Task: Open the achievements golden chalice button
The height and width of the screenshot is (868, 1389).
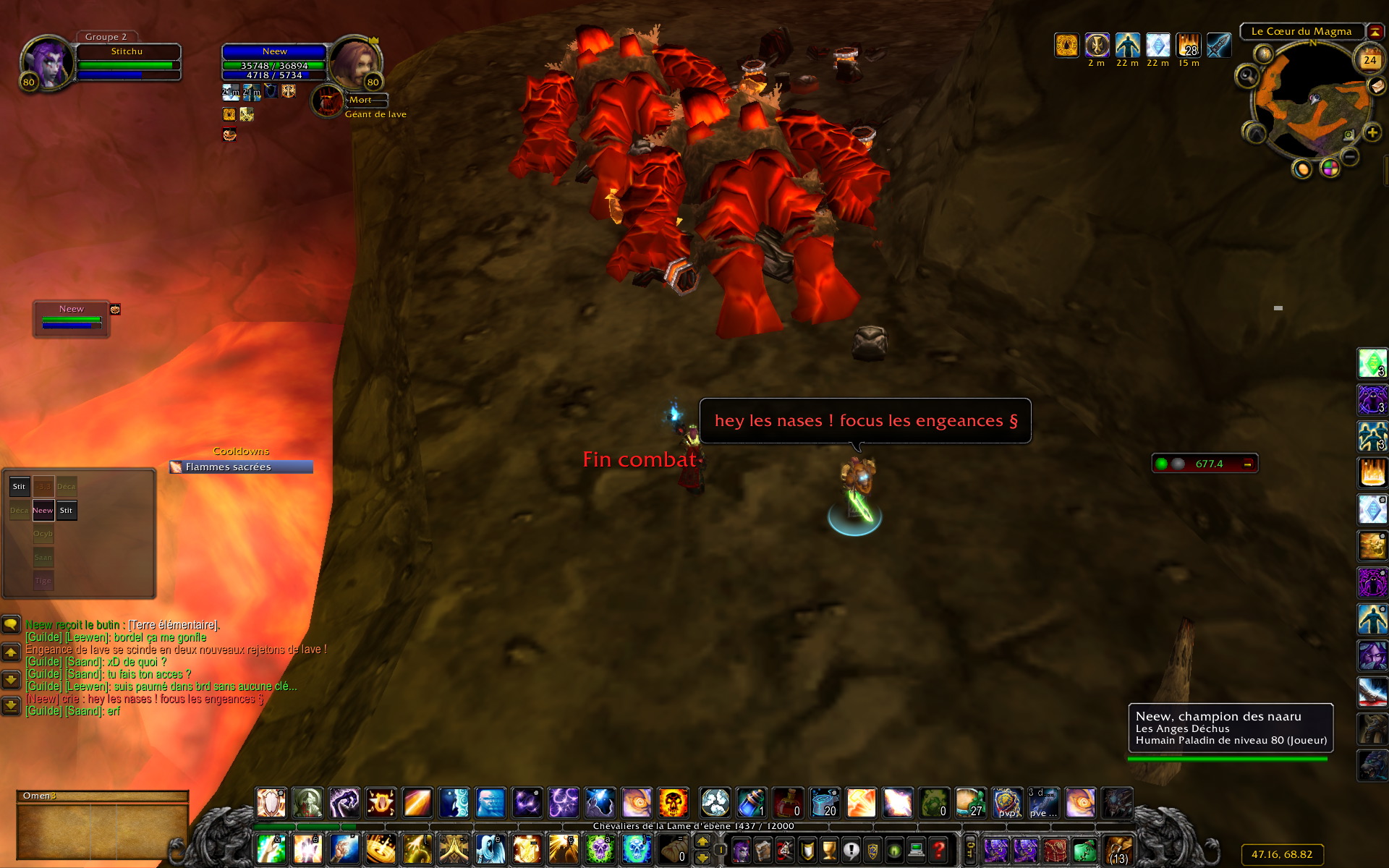Action: [x=829, y=849]
